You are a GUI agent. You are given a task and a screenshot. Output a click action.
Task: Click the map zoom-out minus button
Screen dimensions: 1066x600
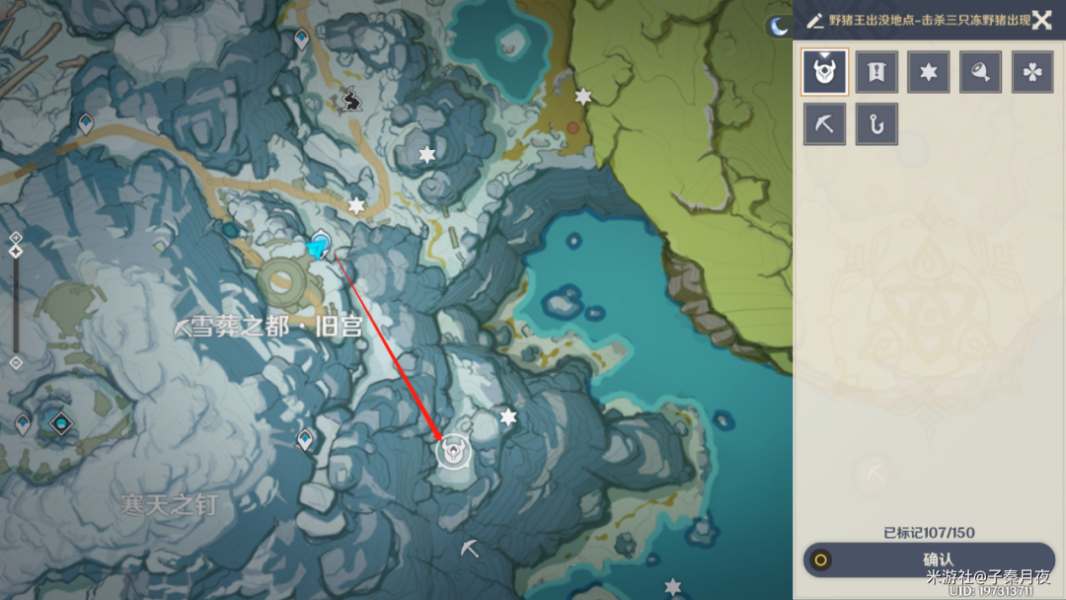pos(15,362)
